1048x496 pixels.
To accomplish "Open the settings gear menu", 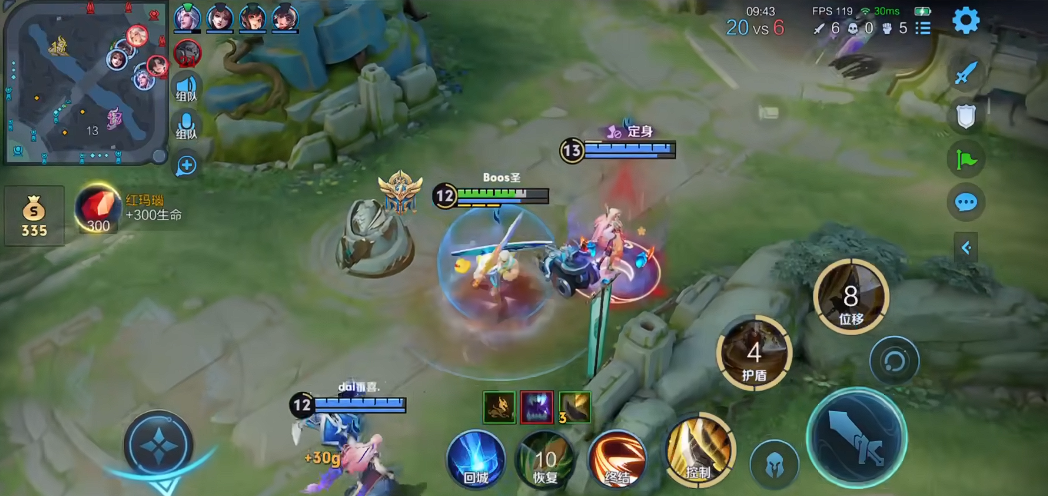I will point(965,20).
